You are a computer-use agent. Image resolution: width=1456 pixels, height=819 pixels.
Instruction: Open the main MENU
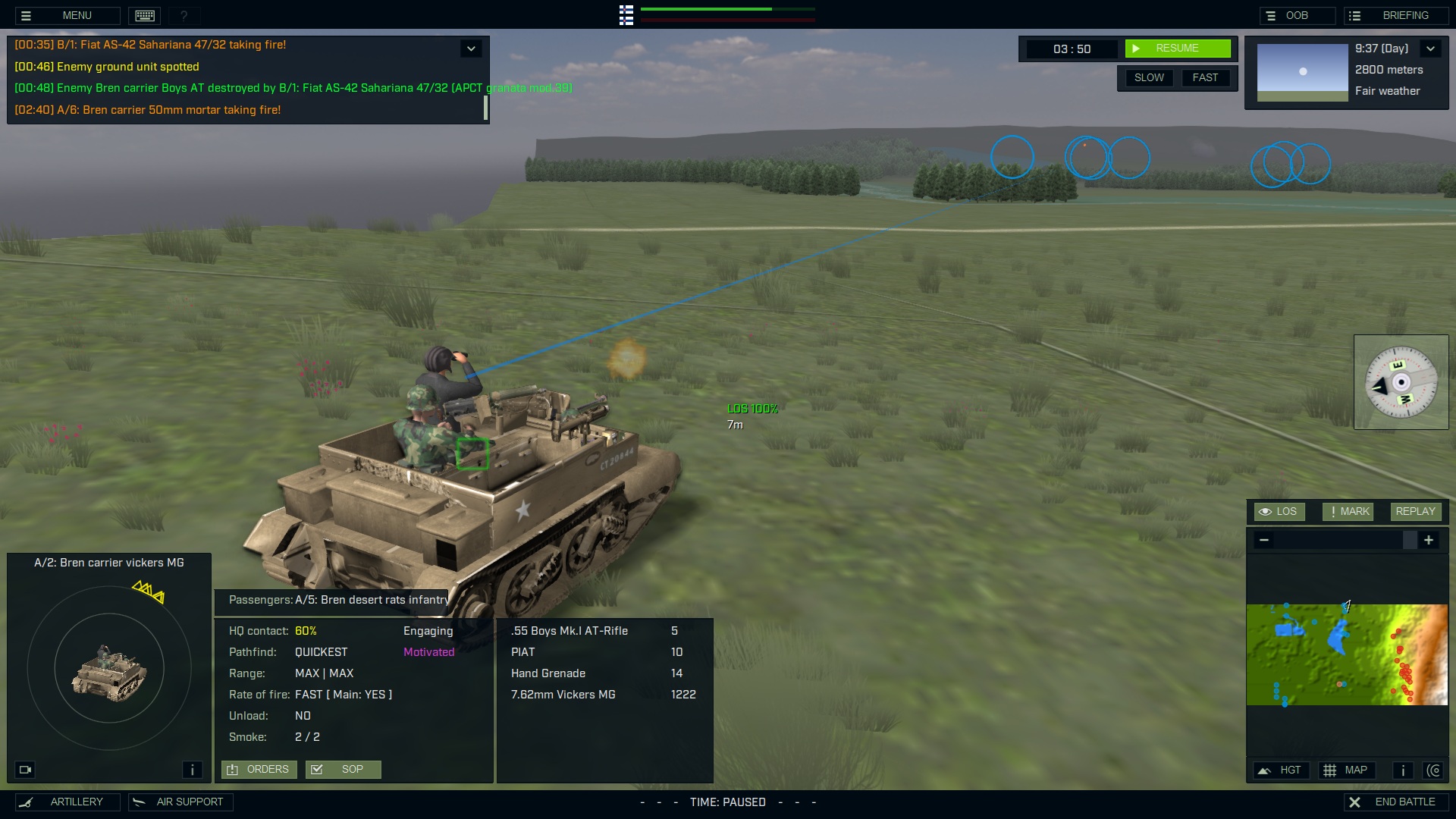click(67, 15)
